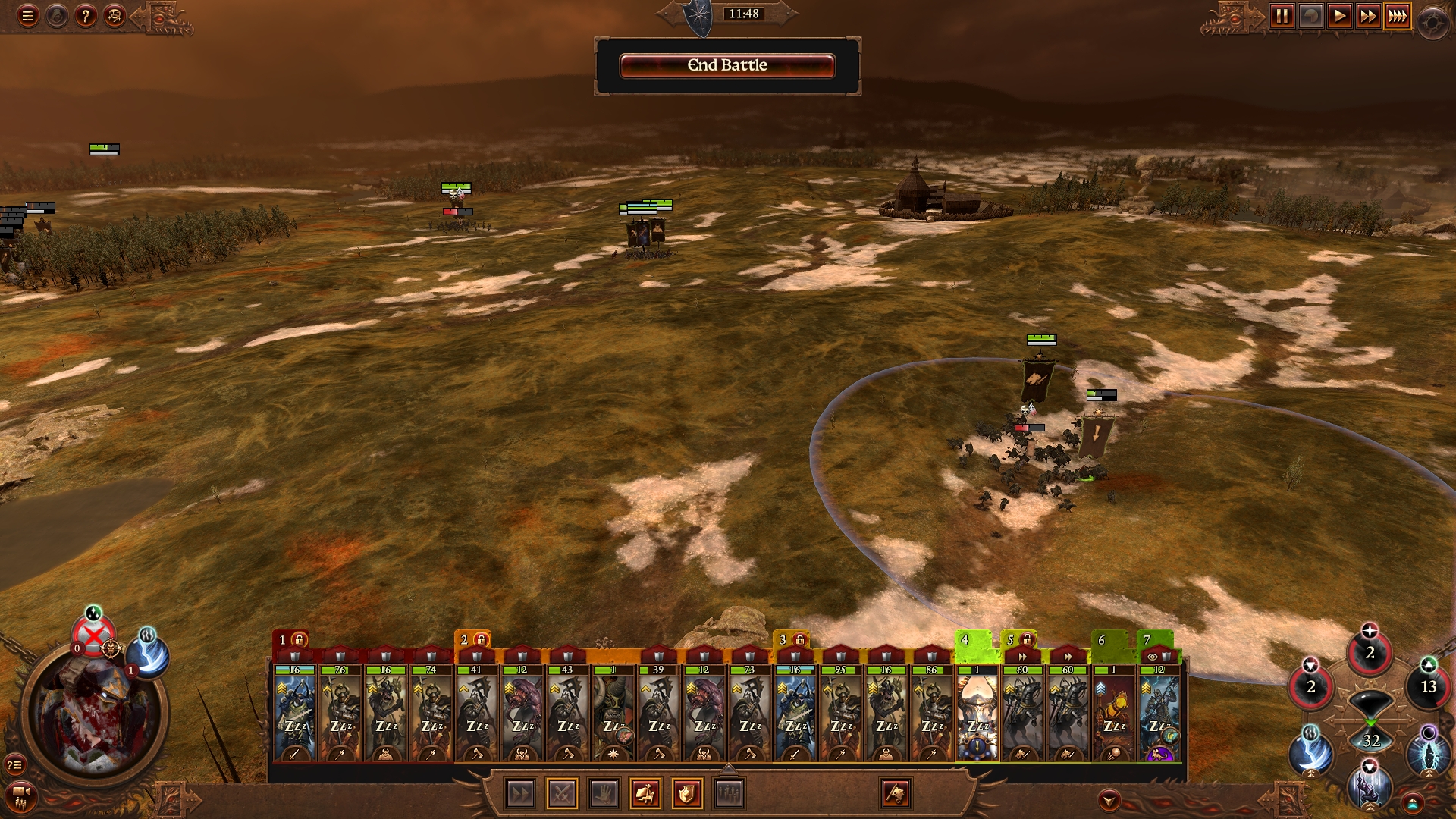Activate the halt hand command button
Viewport: 1456px width, 819px height.
point(604,794)
